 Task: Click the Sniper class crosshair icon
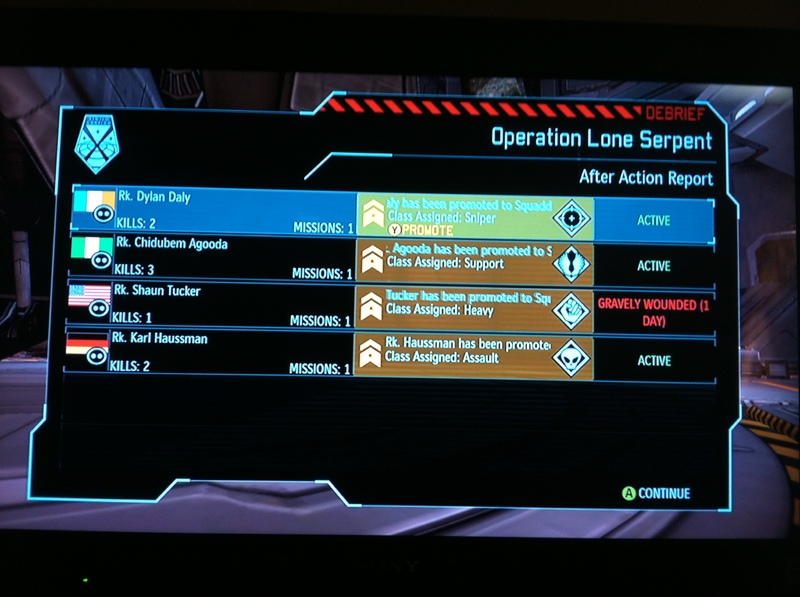(x=572, y=218)
